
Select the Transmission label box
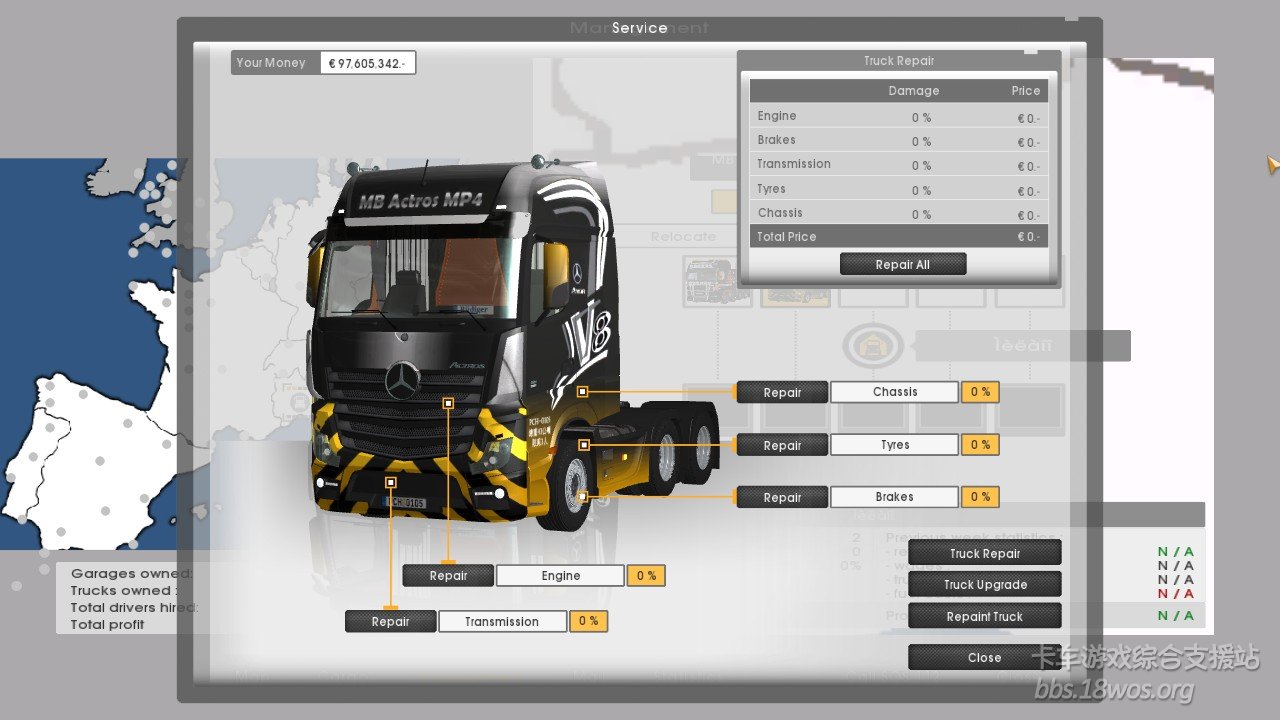(502, 621)
